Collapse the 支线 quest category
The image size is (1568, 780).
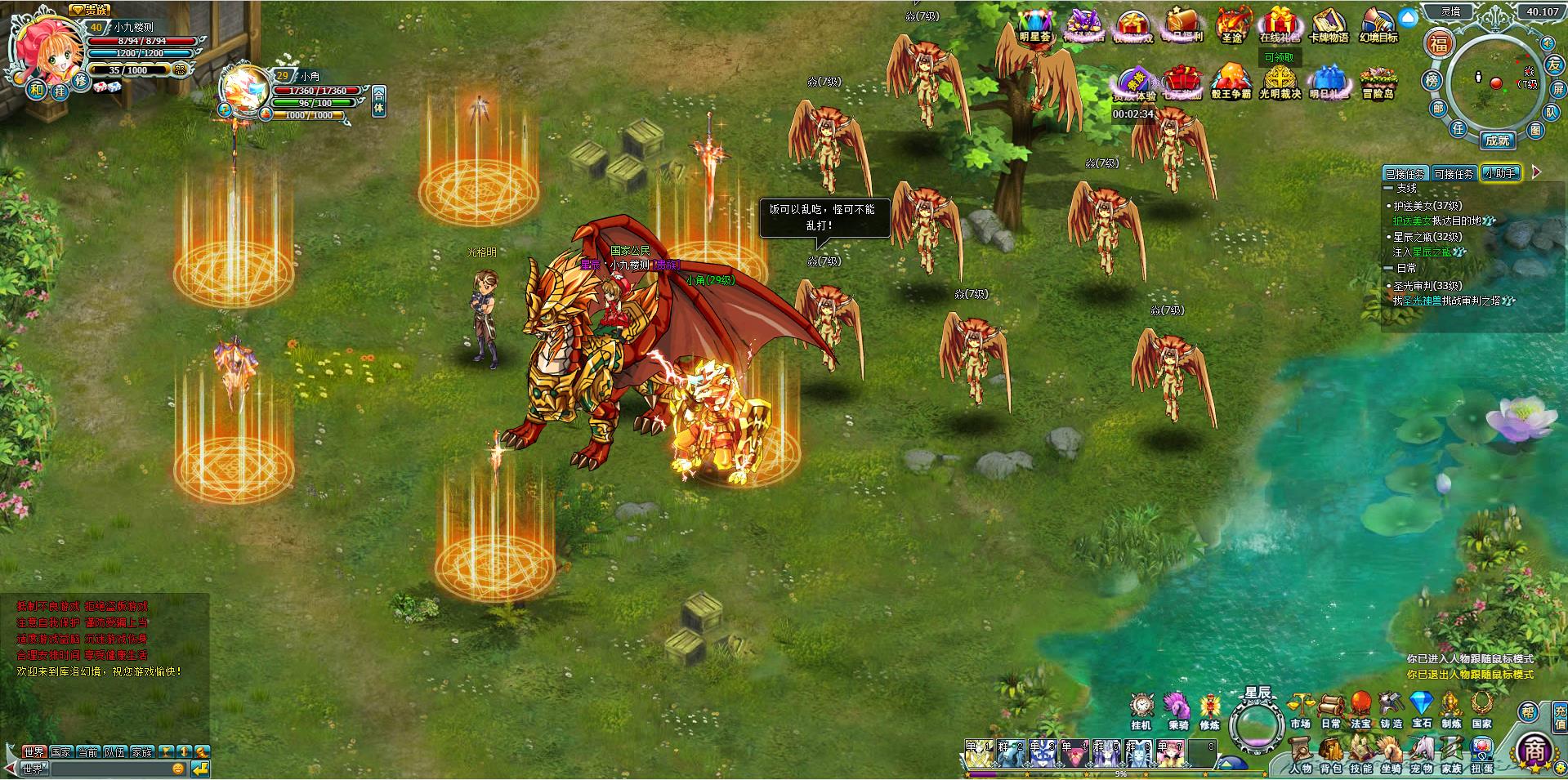coord(1388,188)
